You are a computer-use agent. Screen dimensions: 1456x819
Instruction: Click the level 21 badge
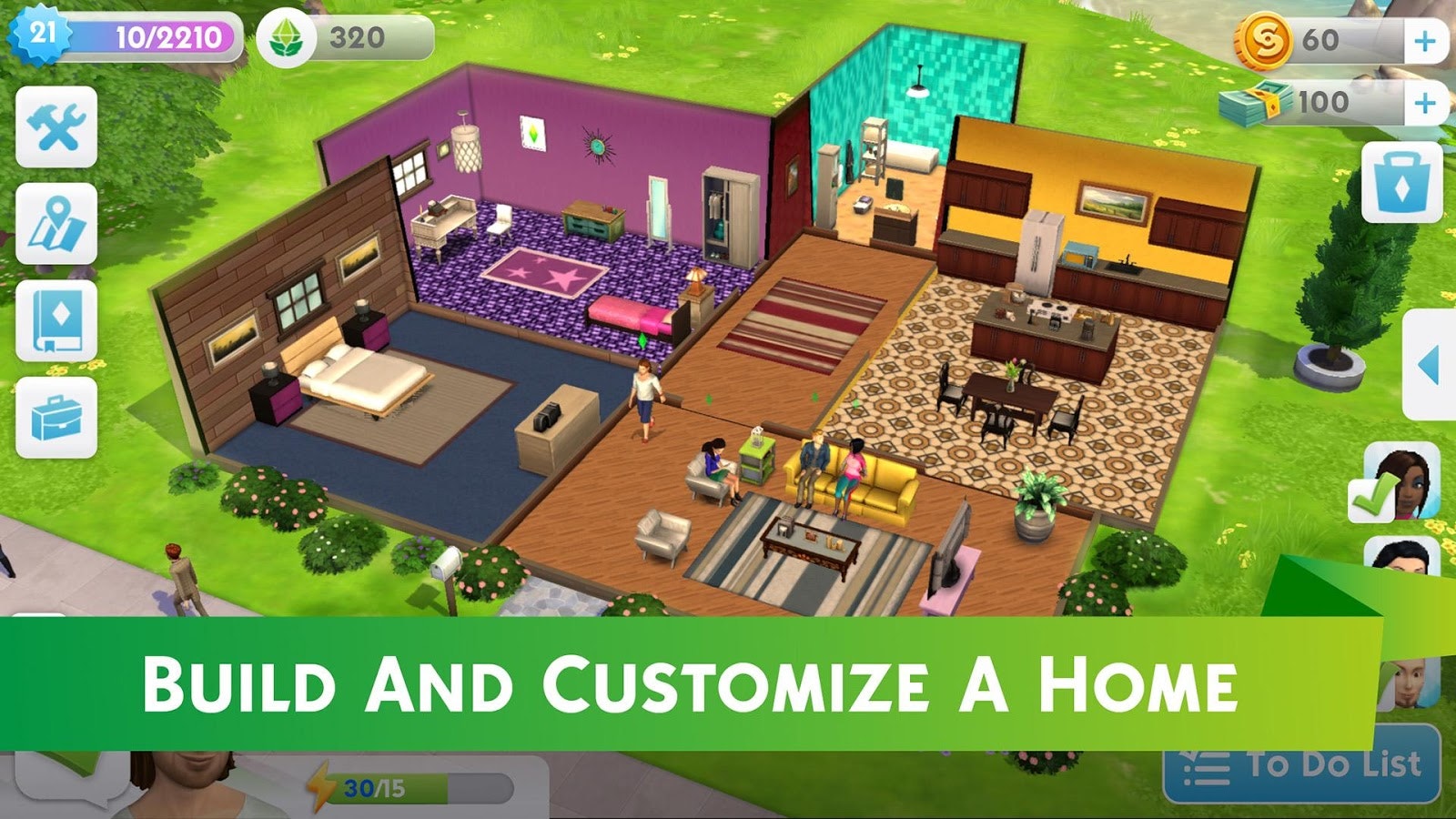40,35
